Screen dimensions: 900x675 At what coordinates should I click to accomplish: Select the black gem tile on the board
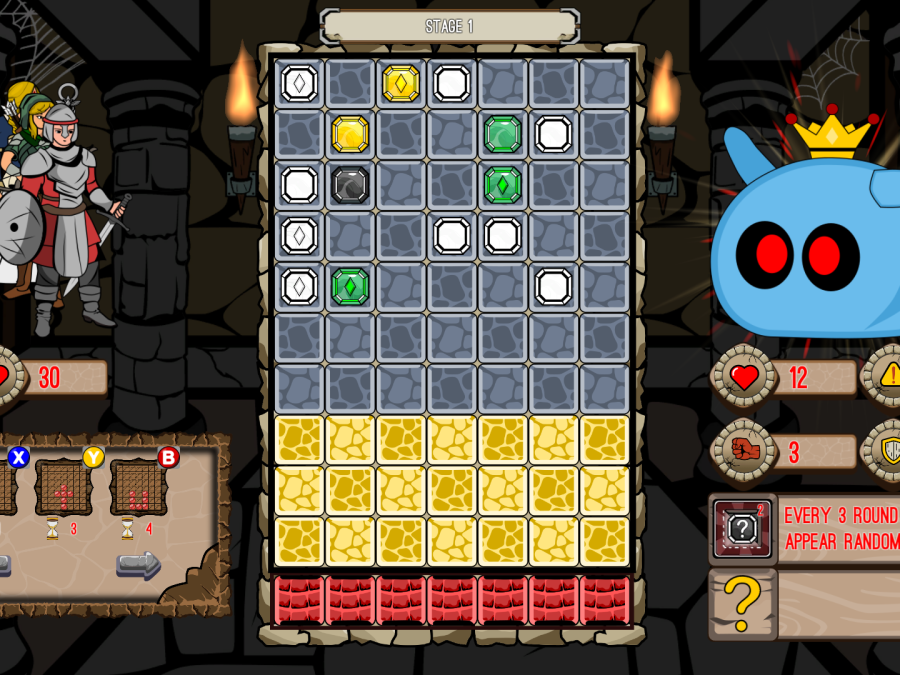tap(350, 185)
